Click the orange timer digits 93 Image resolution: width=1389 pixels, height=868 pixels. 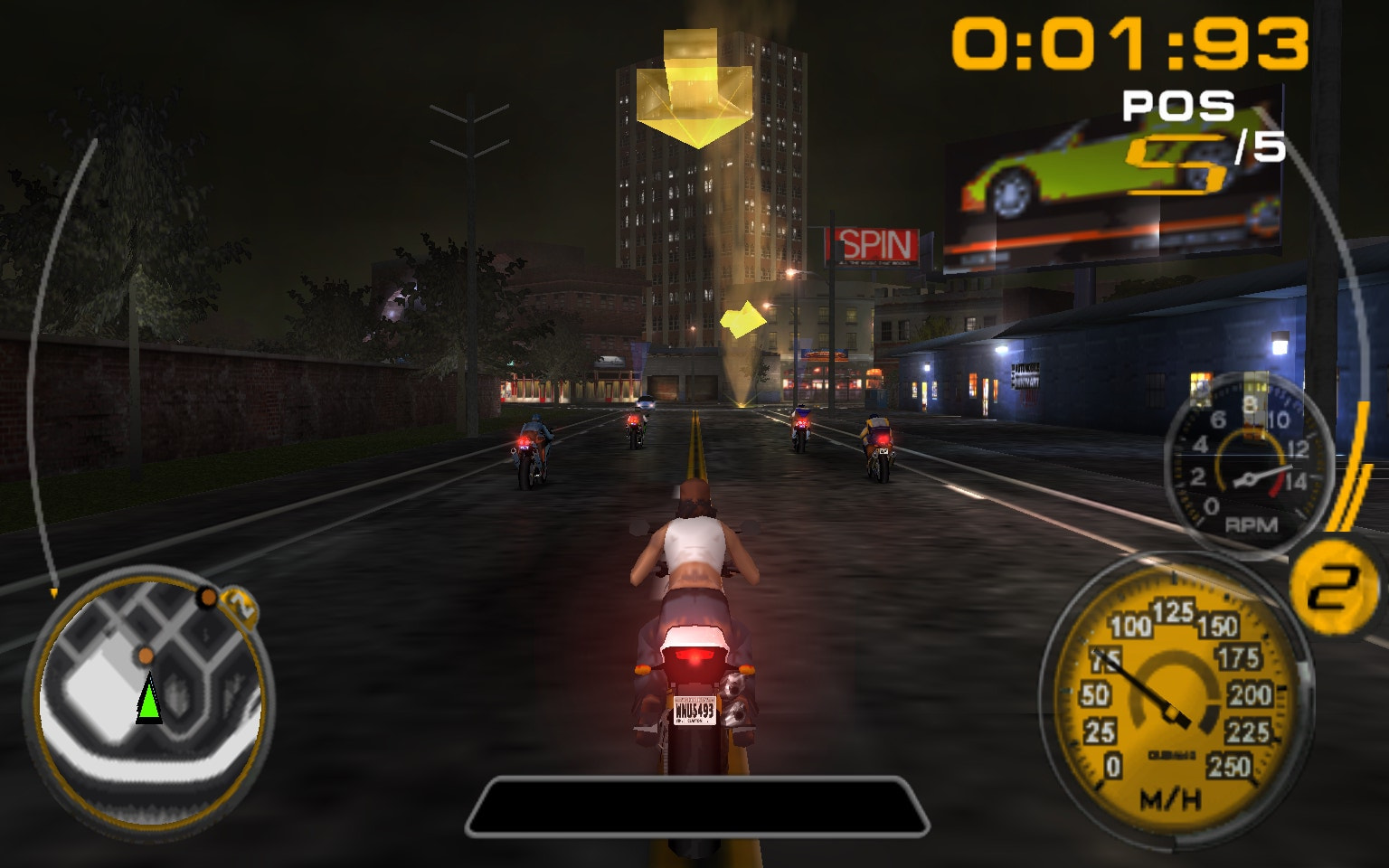coord(1252,41)
